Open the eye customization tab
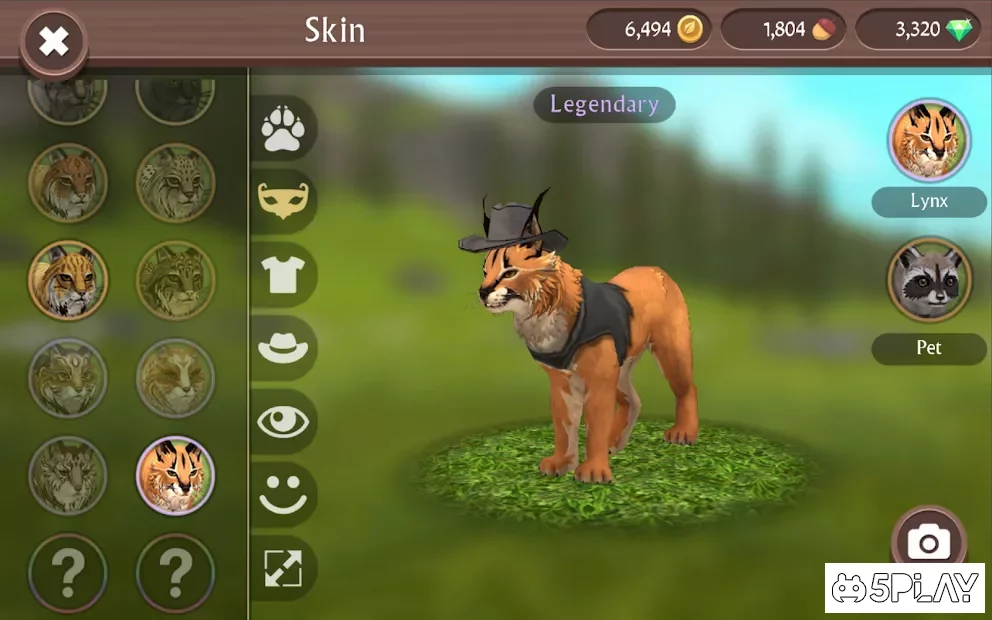Image resolution: width=992 pixels, height=620 pixels. tap(283, 421)
